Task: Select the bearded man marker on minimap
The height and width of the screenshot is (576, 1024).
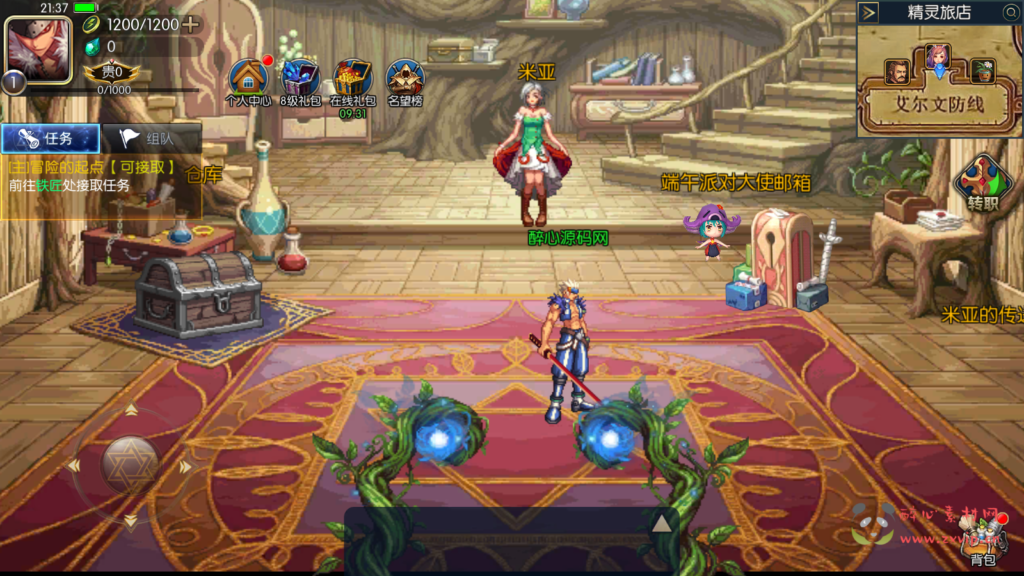Action: (896, 71)
